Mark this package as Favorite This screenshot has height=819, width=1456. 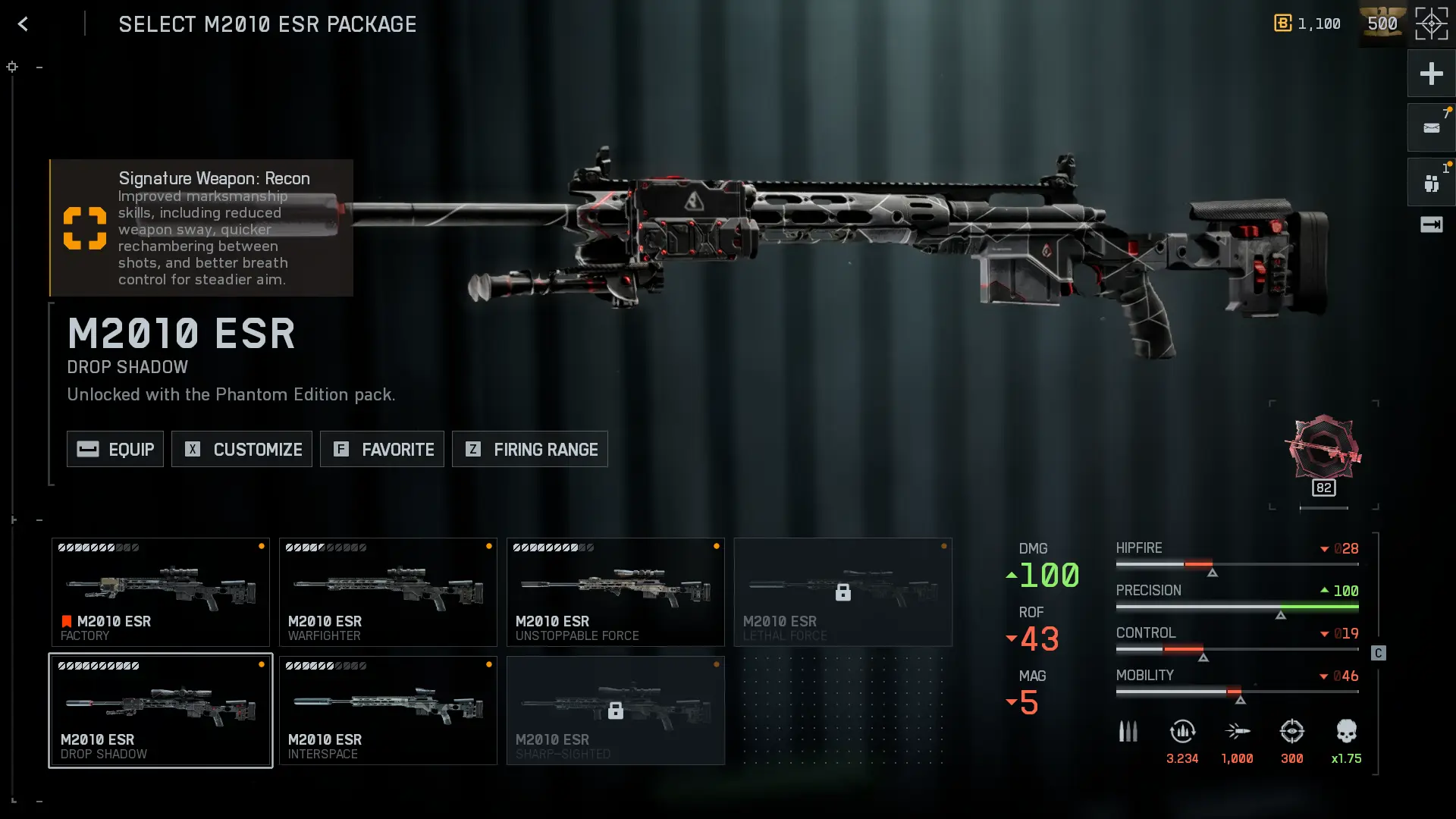[382, 449]
